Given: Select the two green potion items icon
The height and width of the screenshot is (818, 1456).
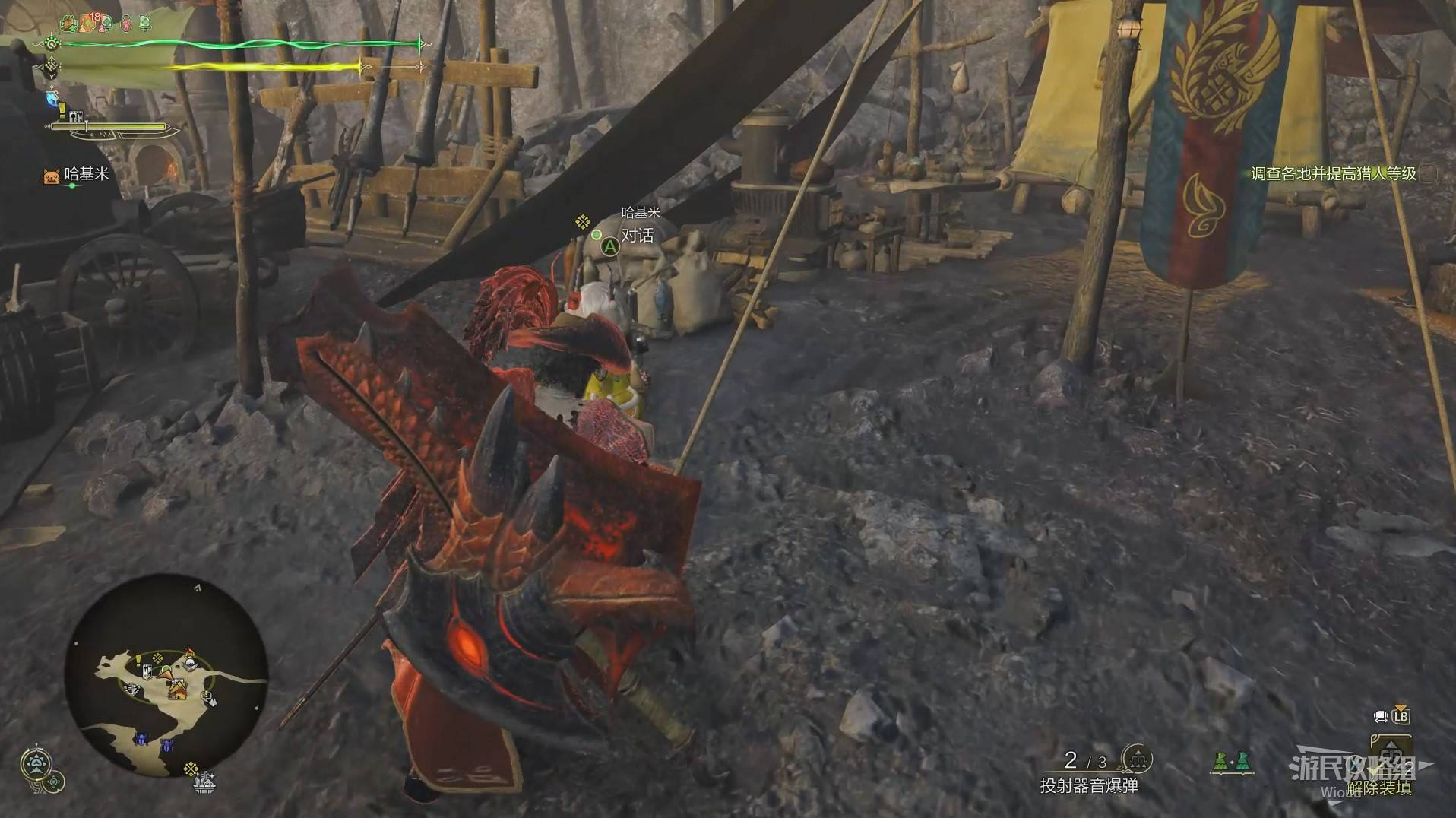Looking at the screenshot, I should 1231,761.
